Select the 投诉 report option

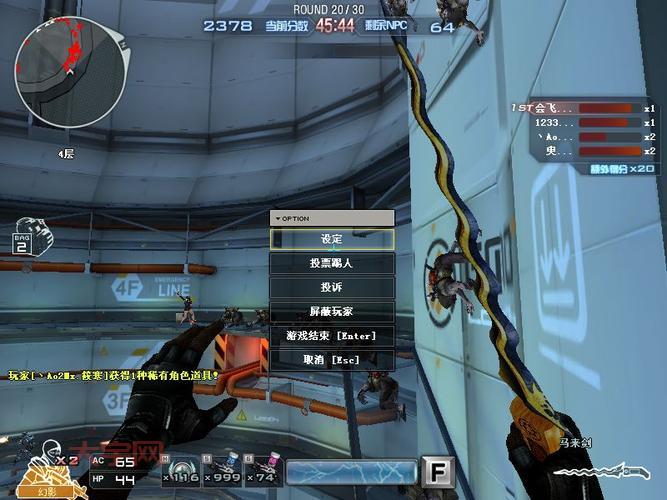point(332,288)
